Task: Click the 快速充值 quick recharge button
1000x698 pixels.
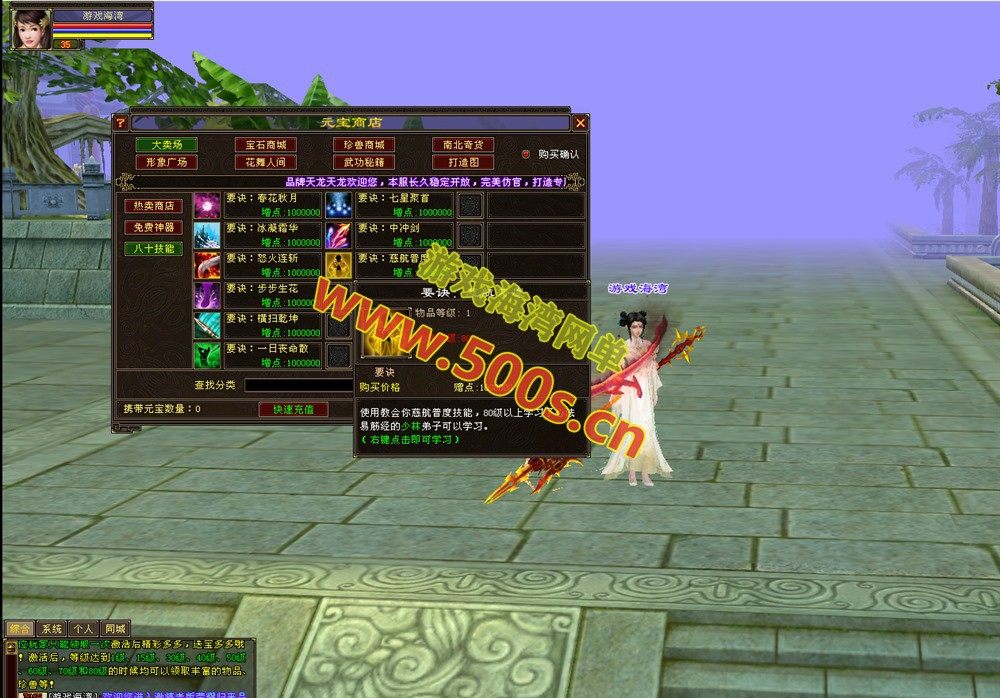Action: pyautogui.click(x=293, y=409)
